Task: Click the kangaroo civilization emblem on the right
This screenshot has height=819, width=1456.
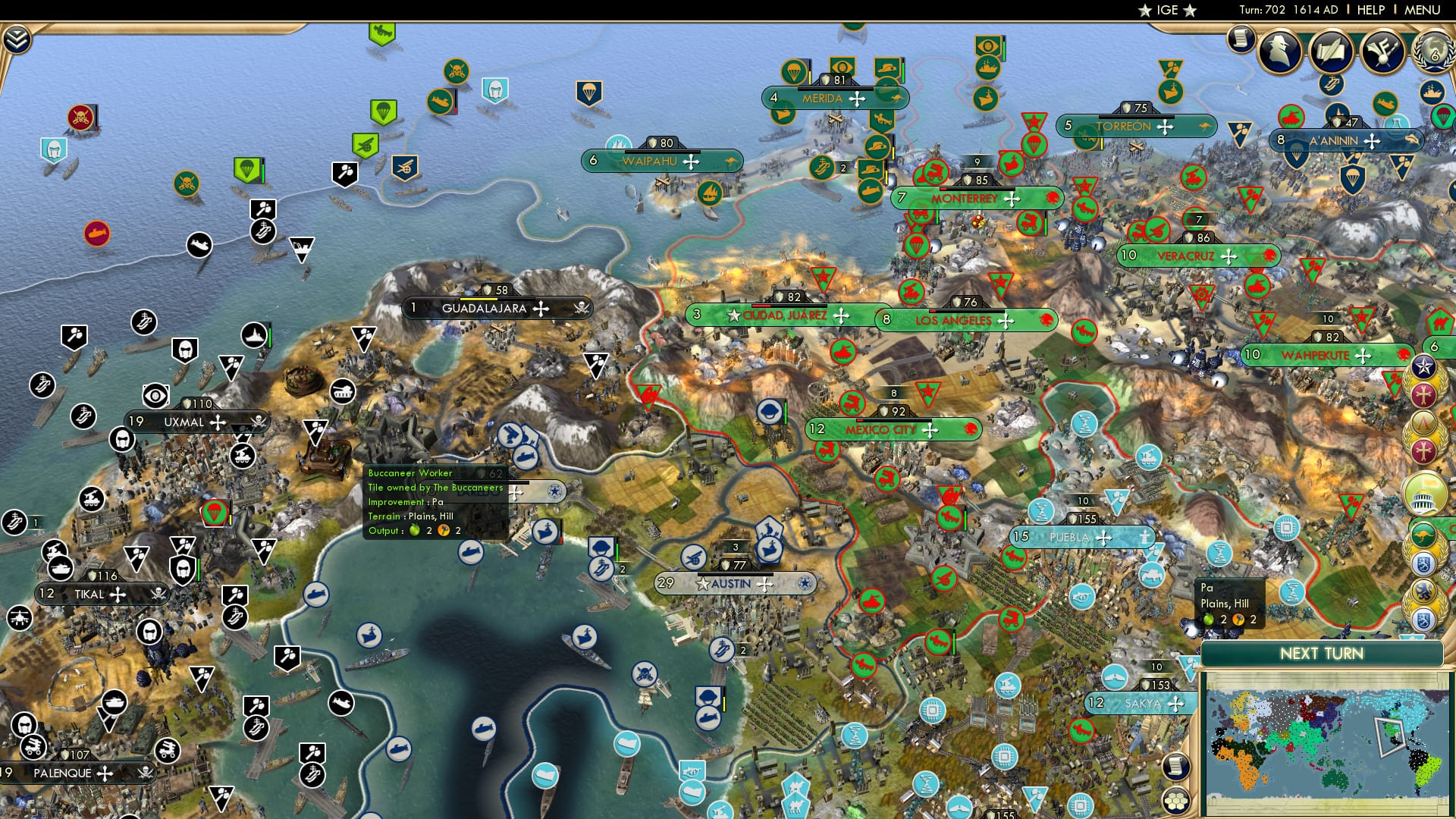Action: tap(1423, 535)
